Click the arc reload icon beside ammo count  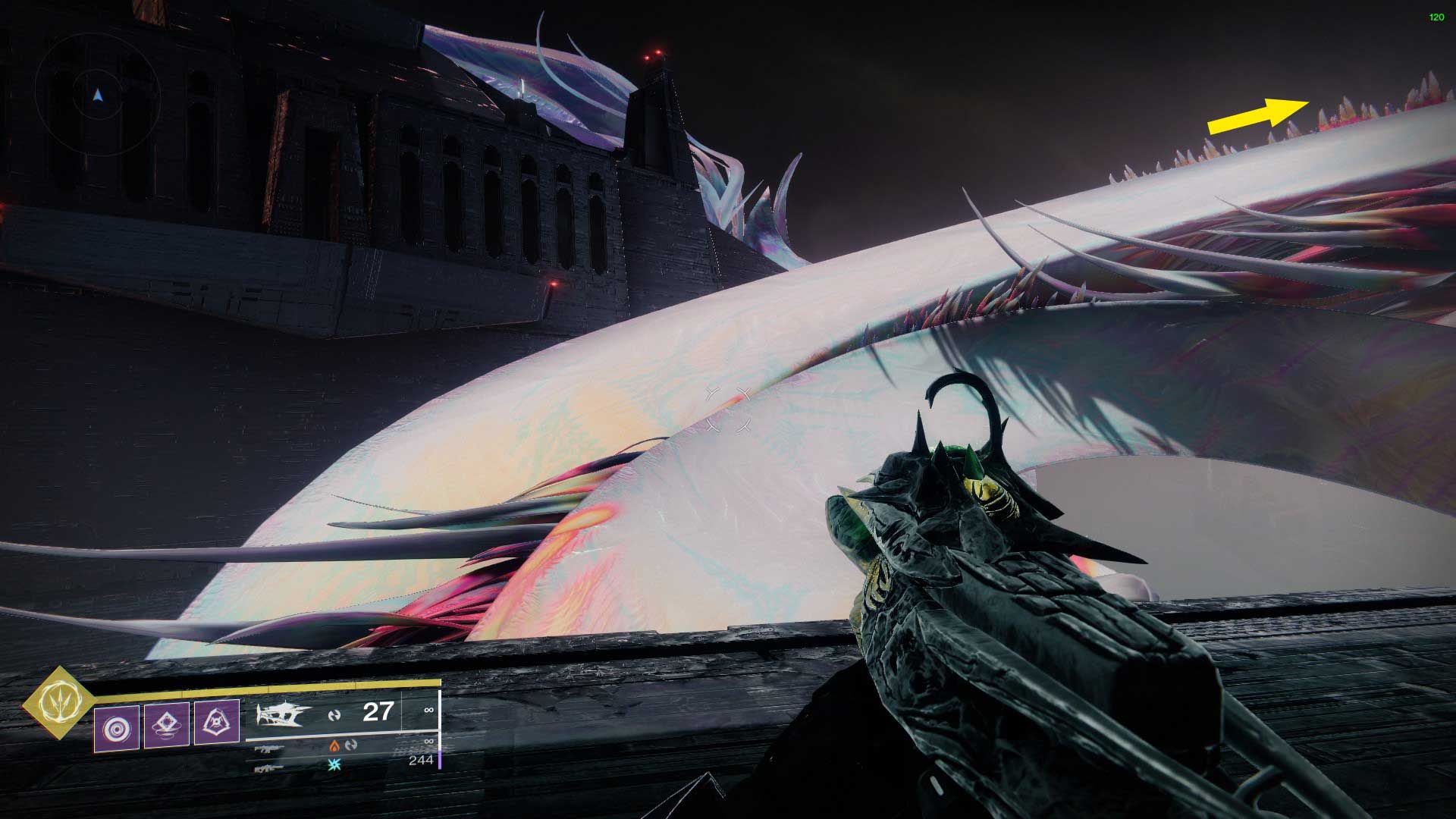click(x=333, y=714)
